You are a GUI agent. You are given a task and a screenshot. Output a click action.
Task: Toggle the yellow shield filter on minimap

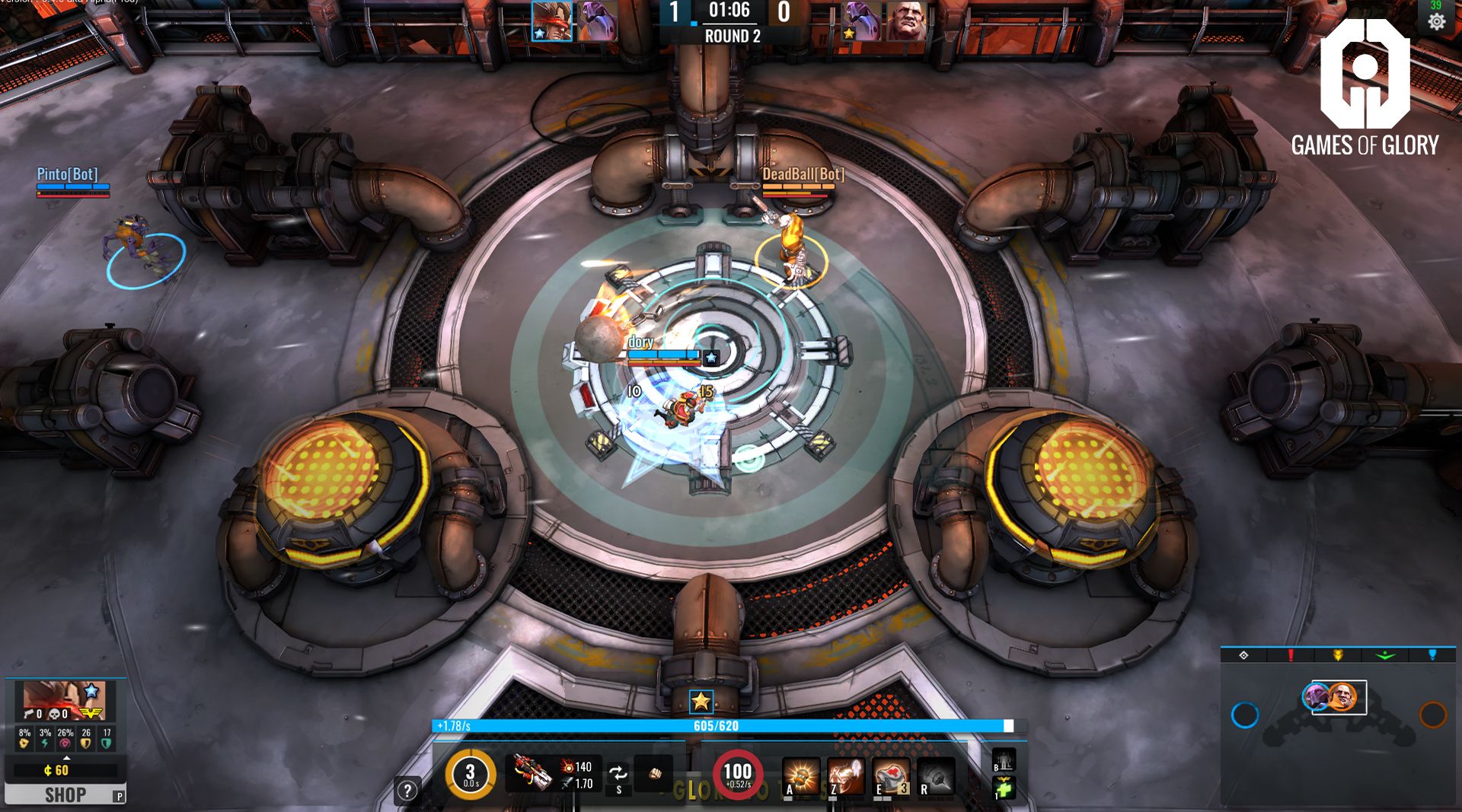1339,655
